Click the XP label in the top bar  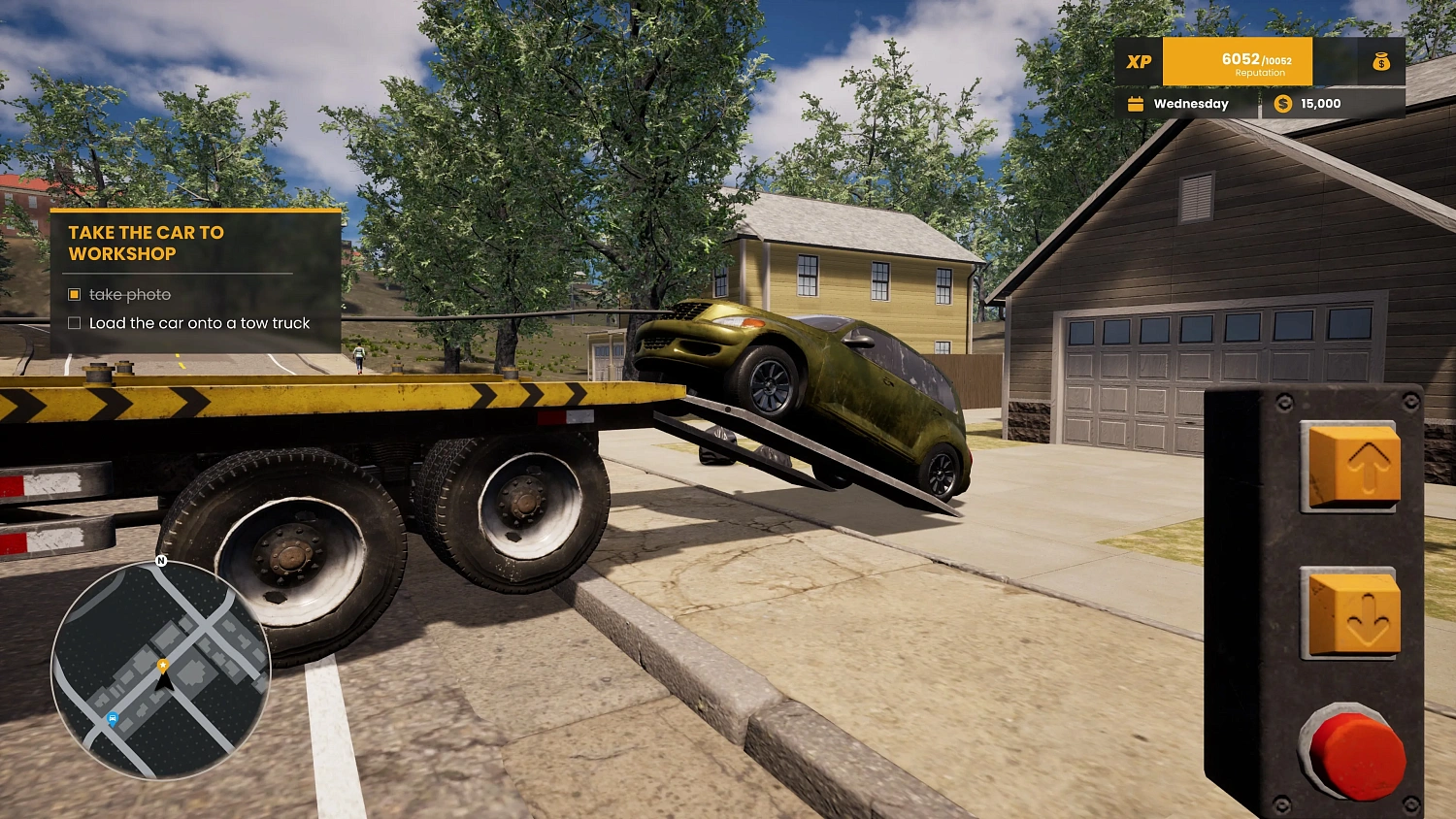coord(1138,61)
